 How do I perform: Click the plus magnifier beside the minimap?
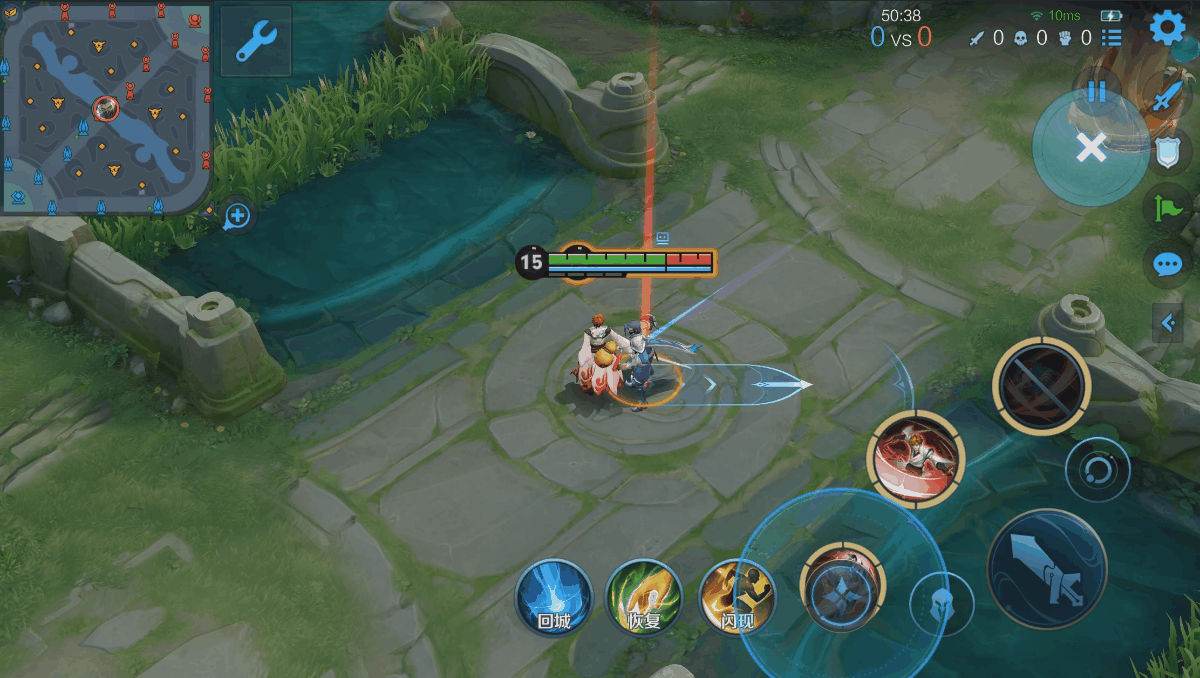coord(237,215)
